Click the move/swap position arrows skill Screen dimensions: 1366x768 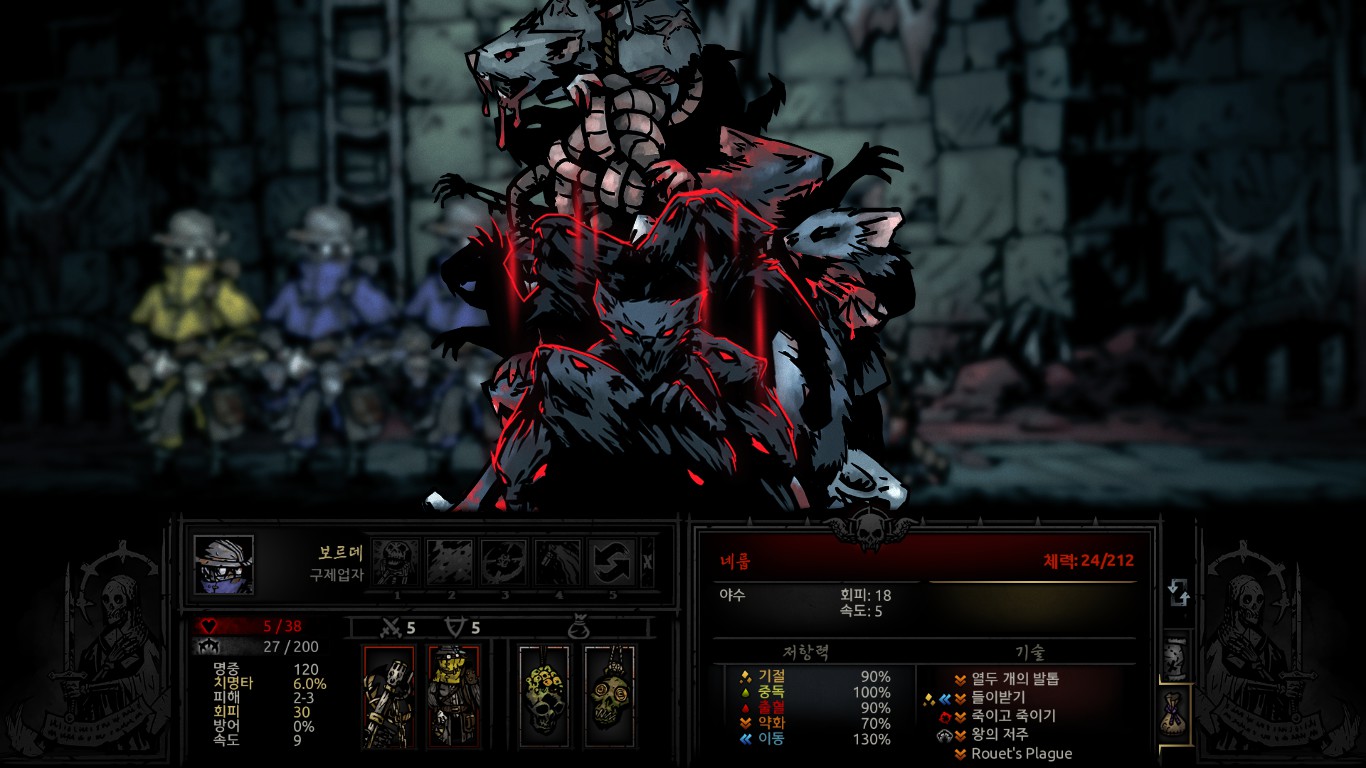612,562
